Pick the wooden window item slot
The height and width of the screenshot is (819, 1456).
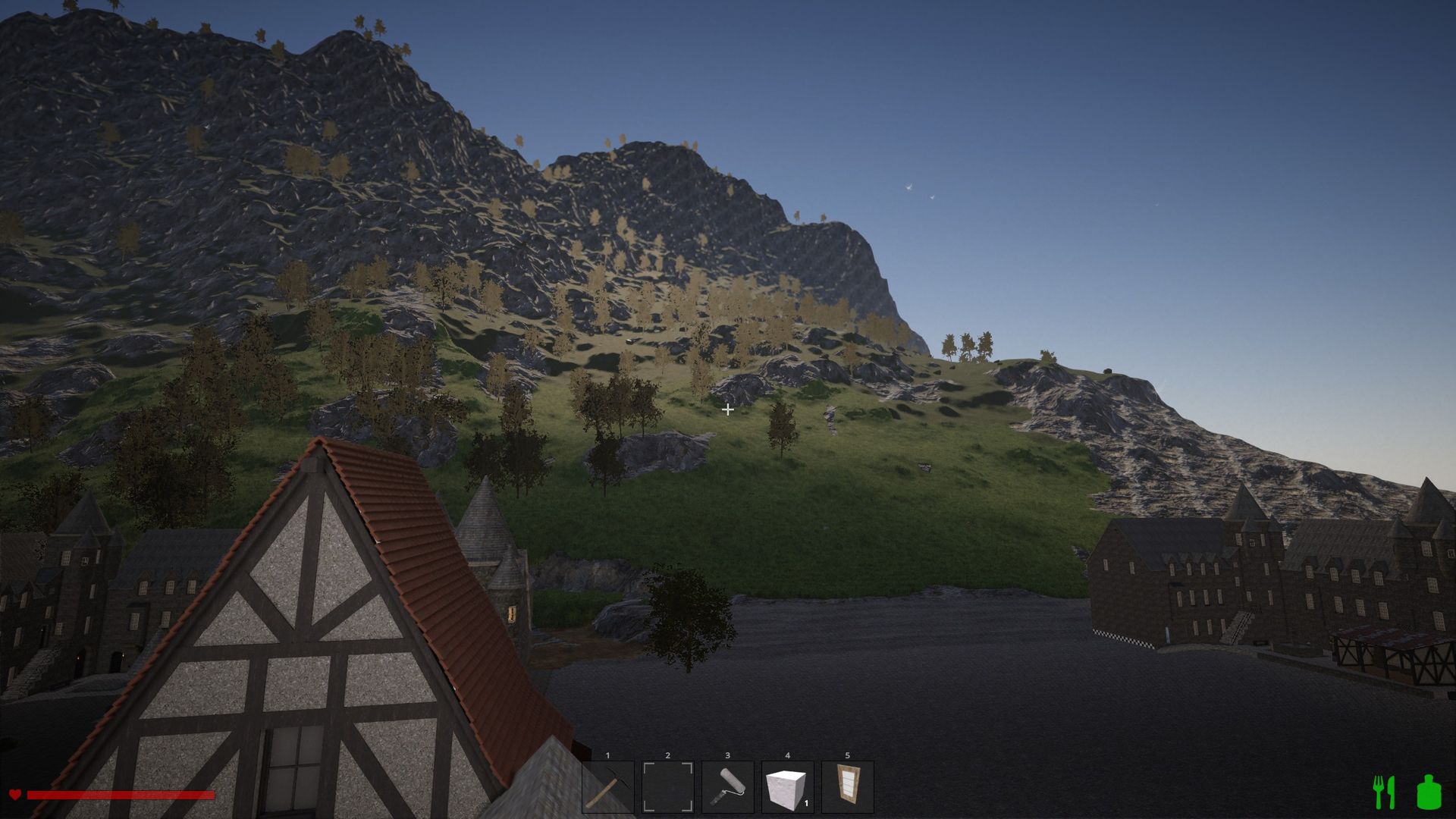pyautogui.click(x=847, y=787)
